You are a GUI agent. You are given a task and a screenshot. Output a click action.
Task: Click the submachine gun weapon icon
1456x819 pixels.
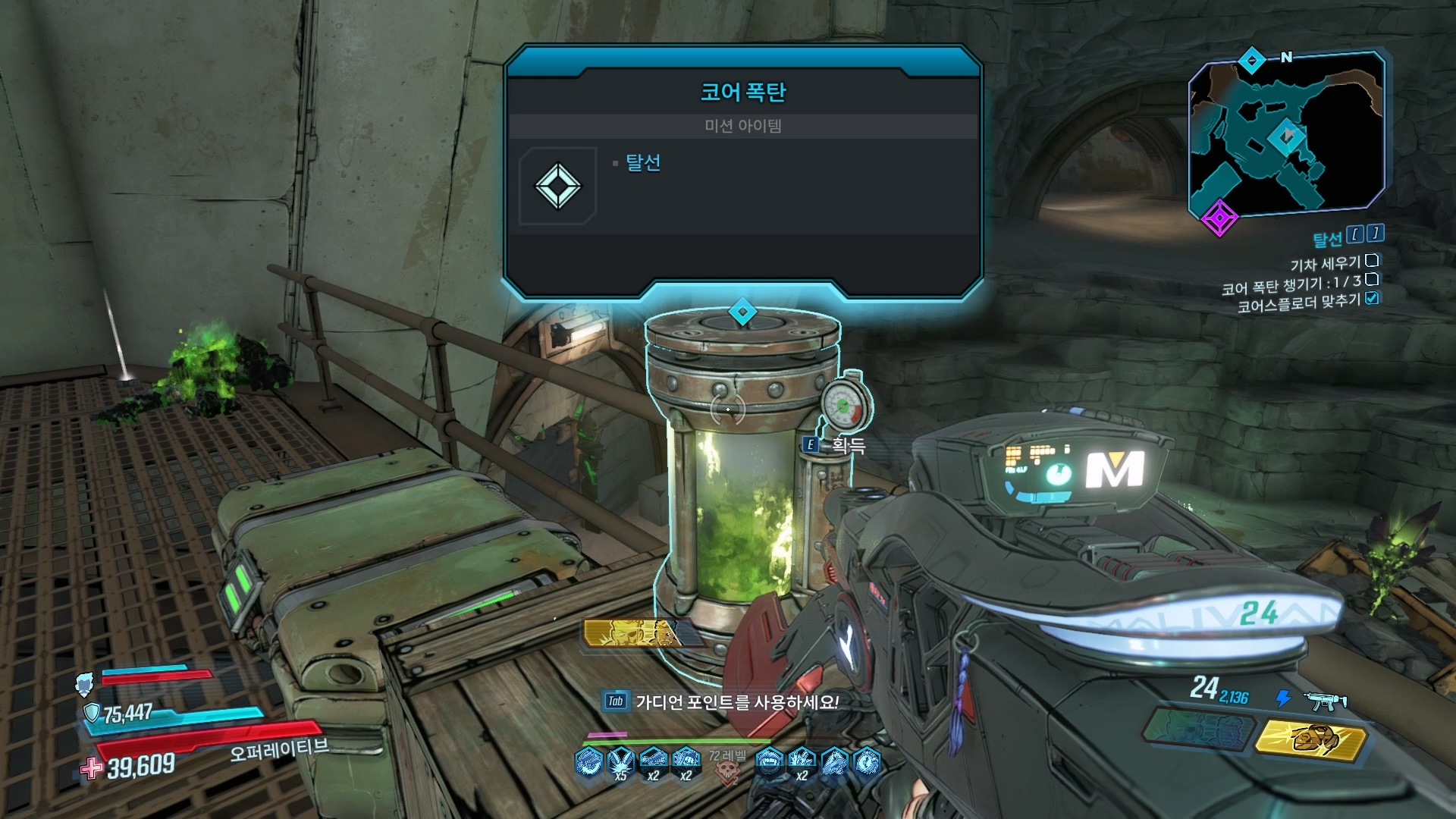click(1326, 701)
